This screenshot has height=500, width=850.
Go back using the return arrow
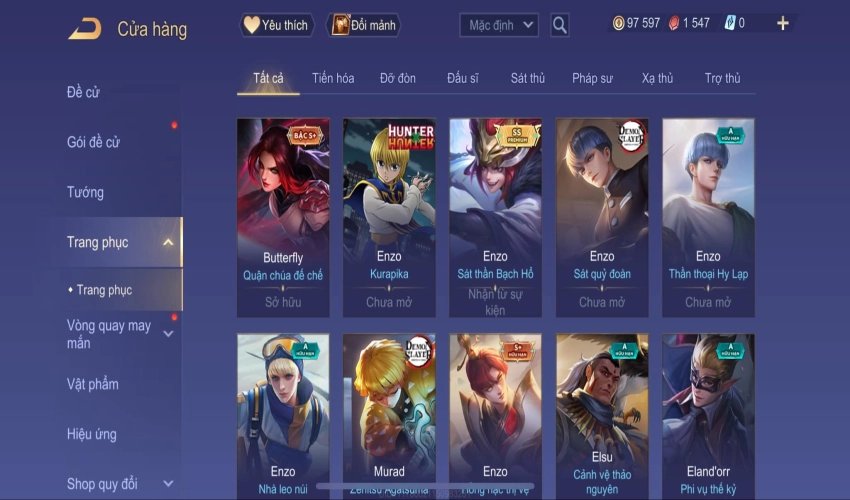(84, 29)
